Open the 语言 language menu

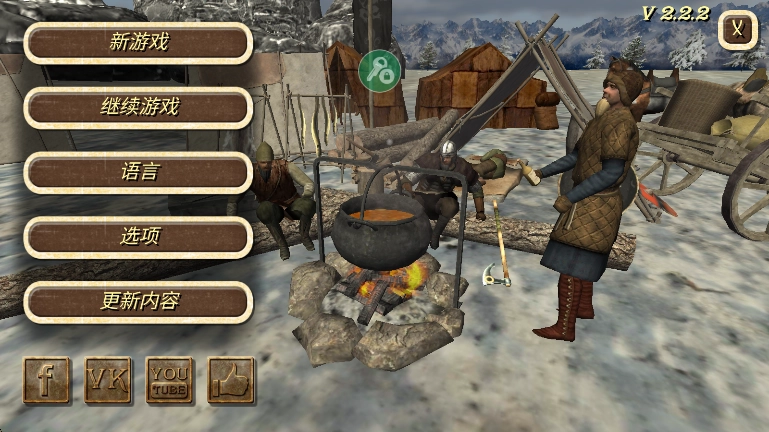(138, 173)
